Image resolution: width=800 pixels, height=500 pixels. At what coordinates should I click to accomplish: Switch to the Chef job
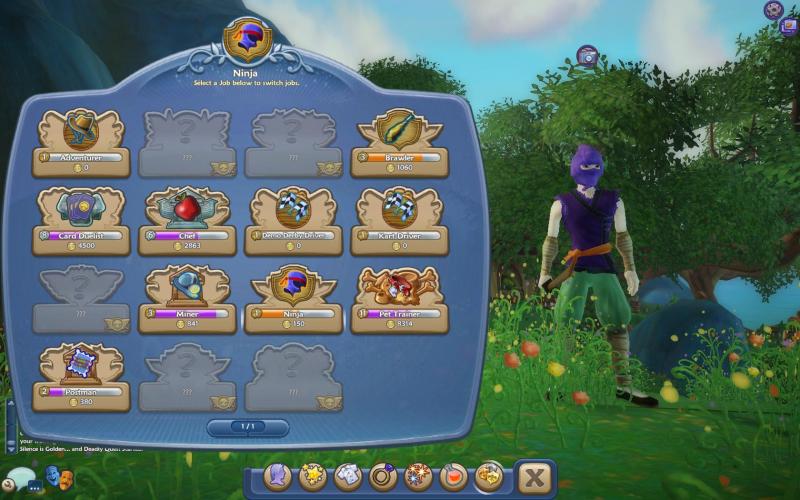click(187, 220)
